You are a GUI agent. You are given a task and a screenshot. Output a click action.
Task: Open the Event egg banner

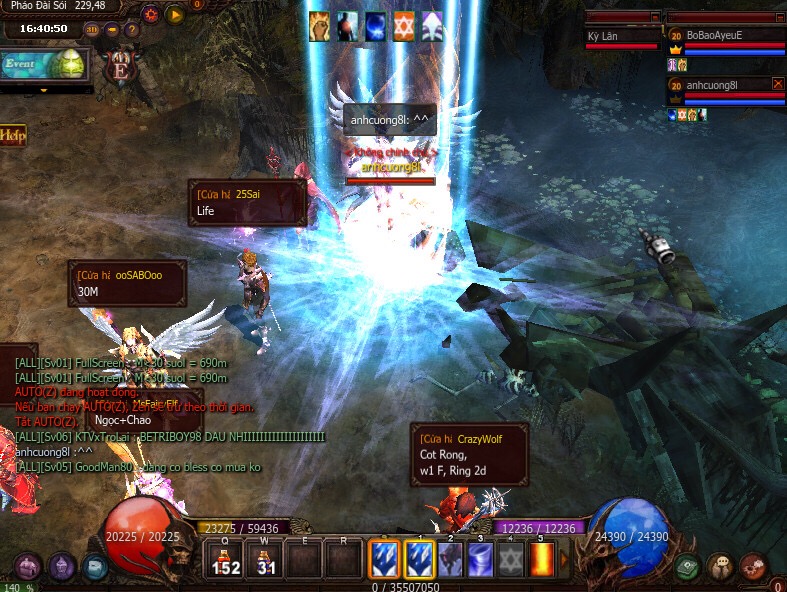click(43, 65)
